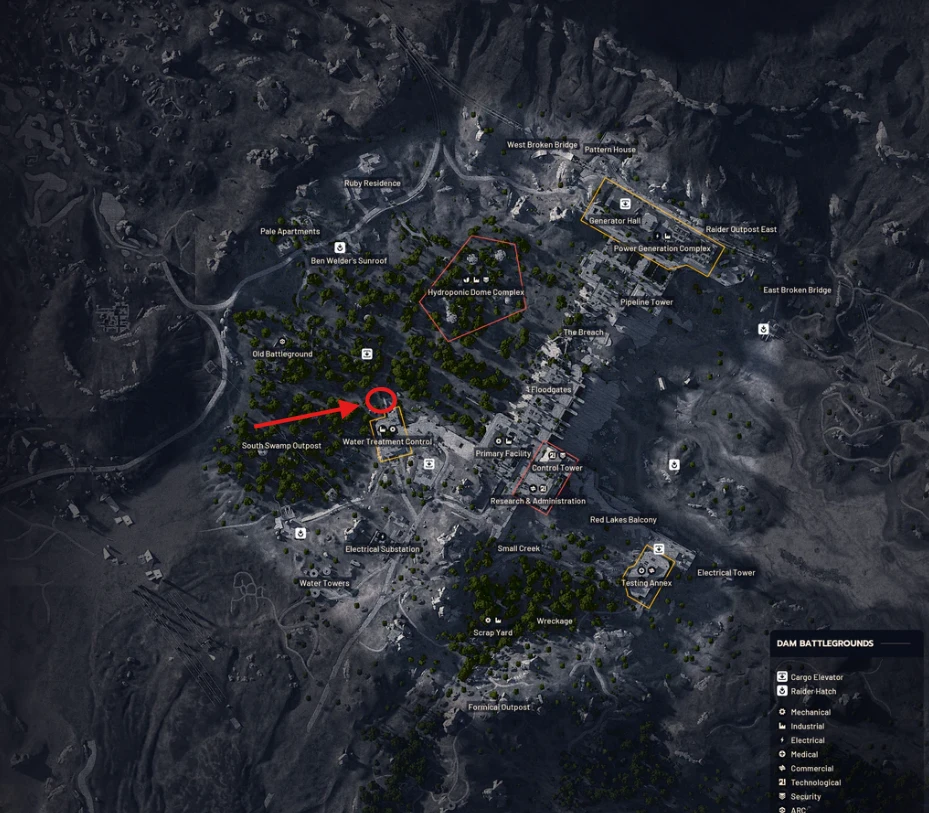
Task: Select the Ruby Residence location label
Action: (x=372, y=183)
